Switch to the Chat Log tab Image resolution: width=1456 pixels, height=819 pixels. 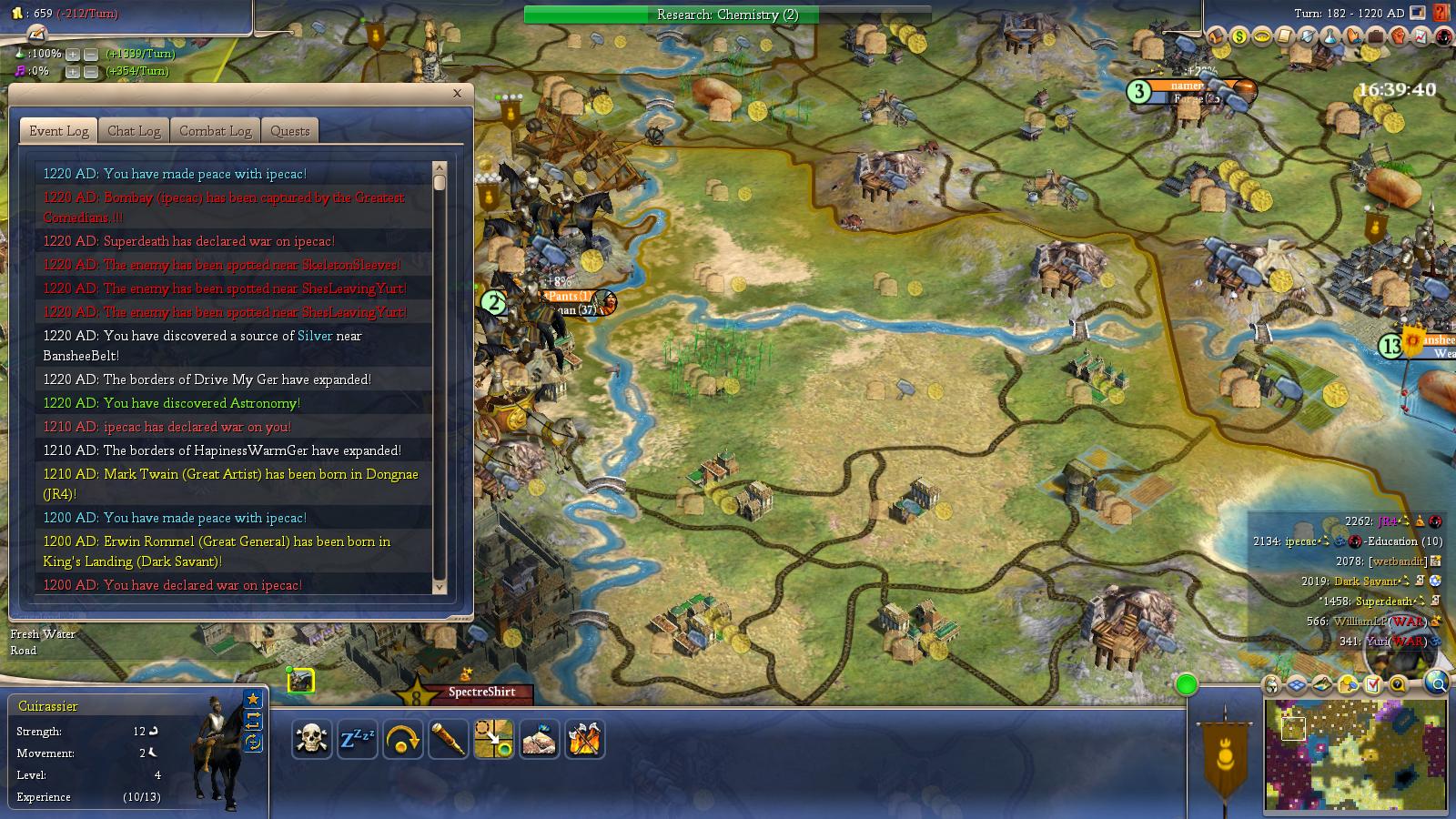tap(133, 130)
